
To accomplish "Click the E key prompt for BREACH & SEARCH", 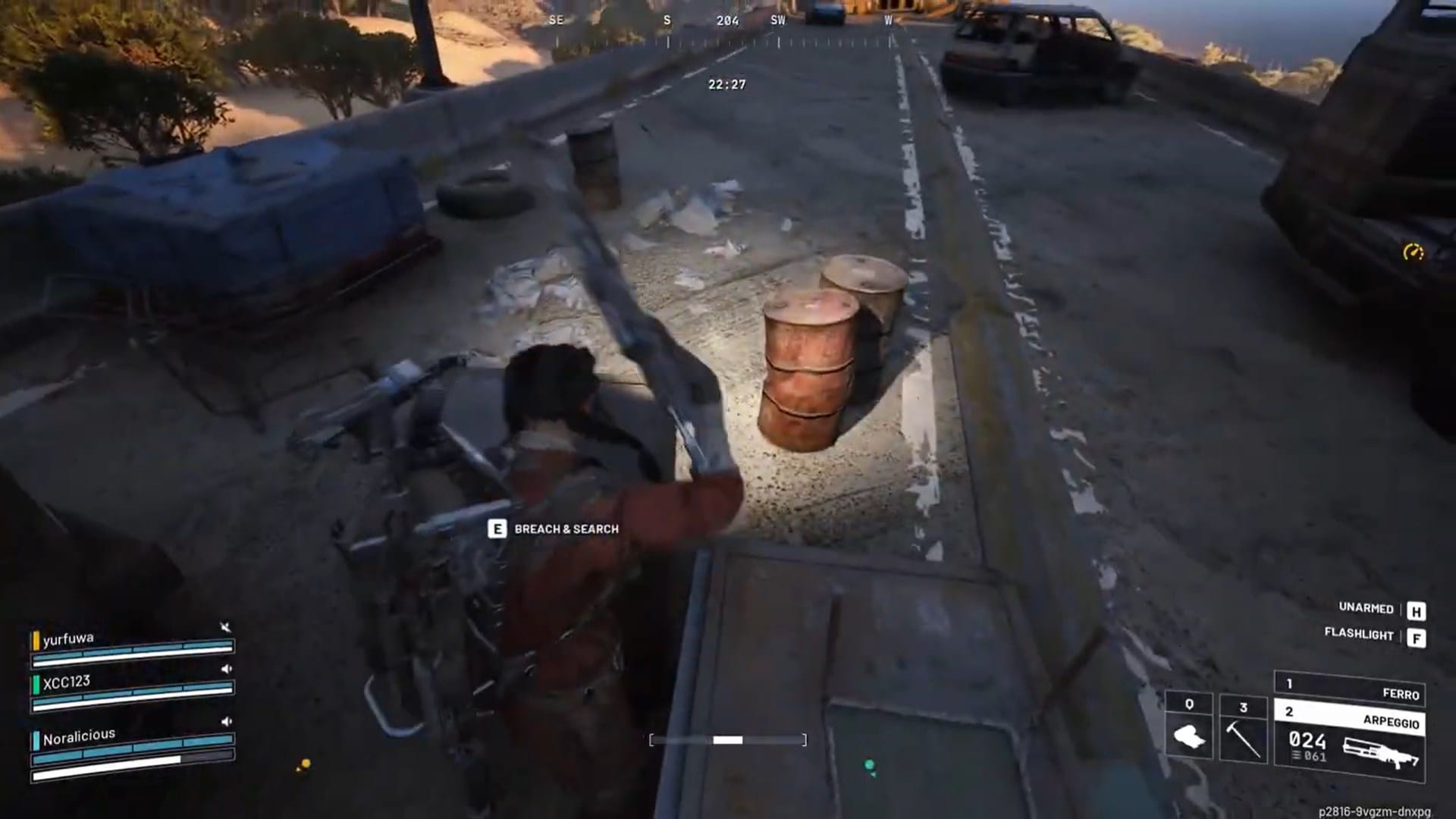I will [497, 529].
